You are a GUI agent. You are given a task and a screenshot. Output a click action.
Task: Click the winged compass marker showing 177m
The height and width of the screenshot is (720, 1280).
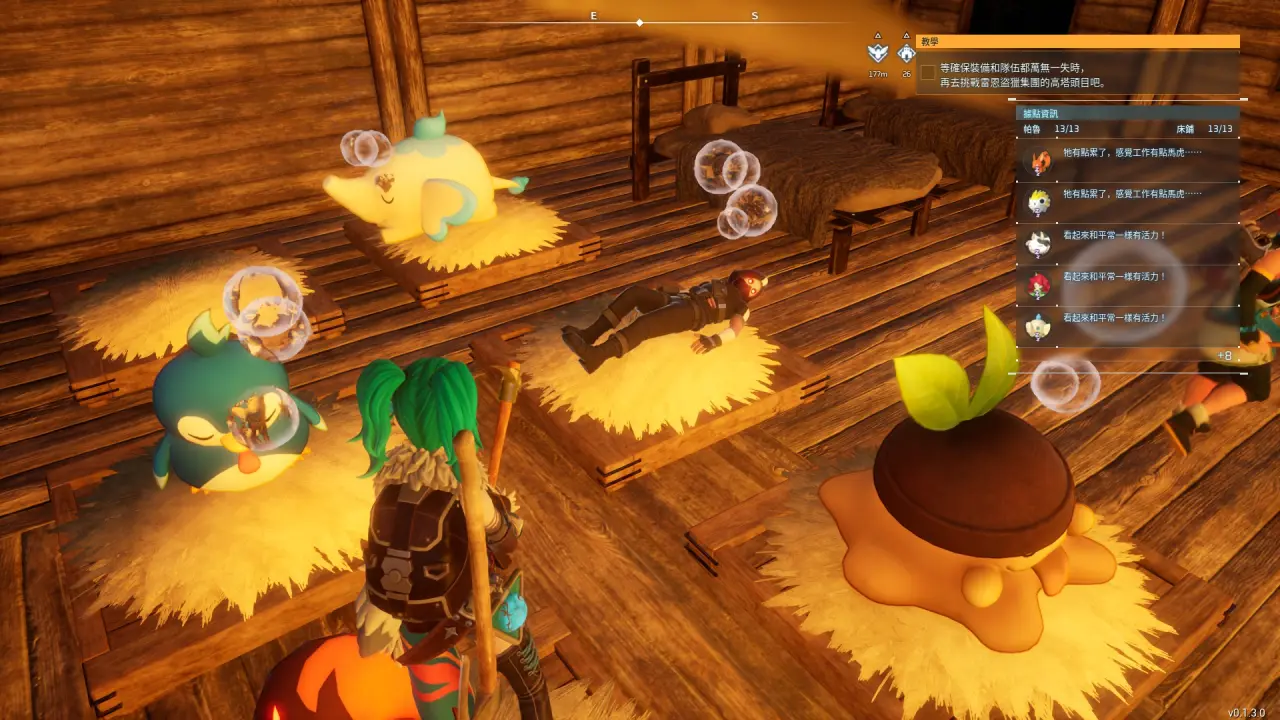coord(878,53)
